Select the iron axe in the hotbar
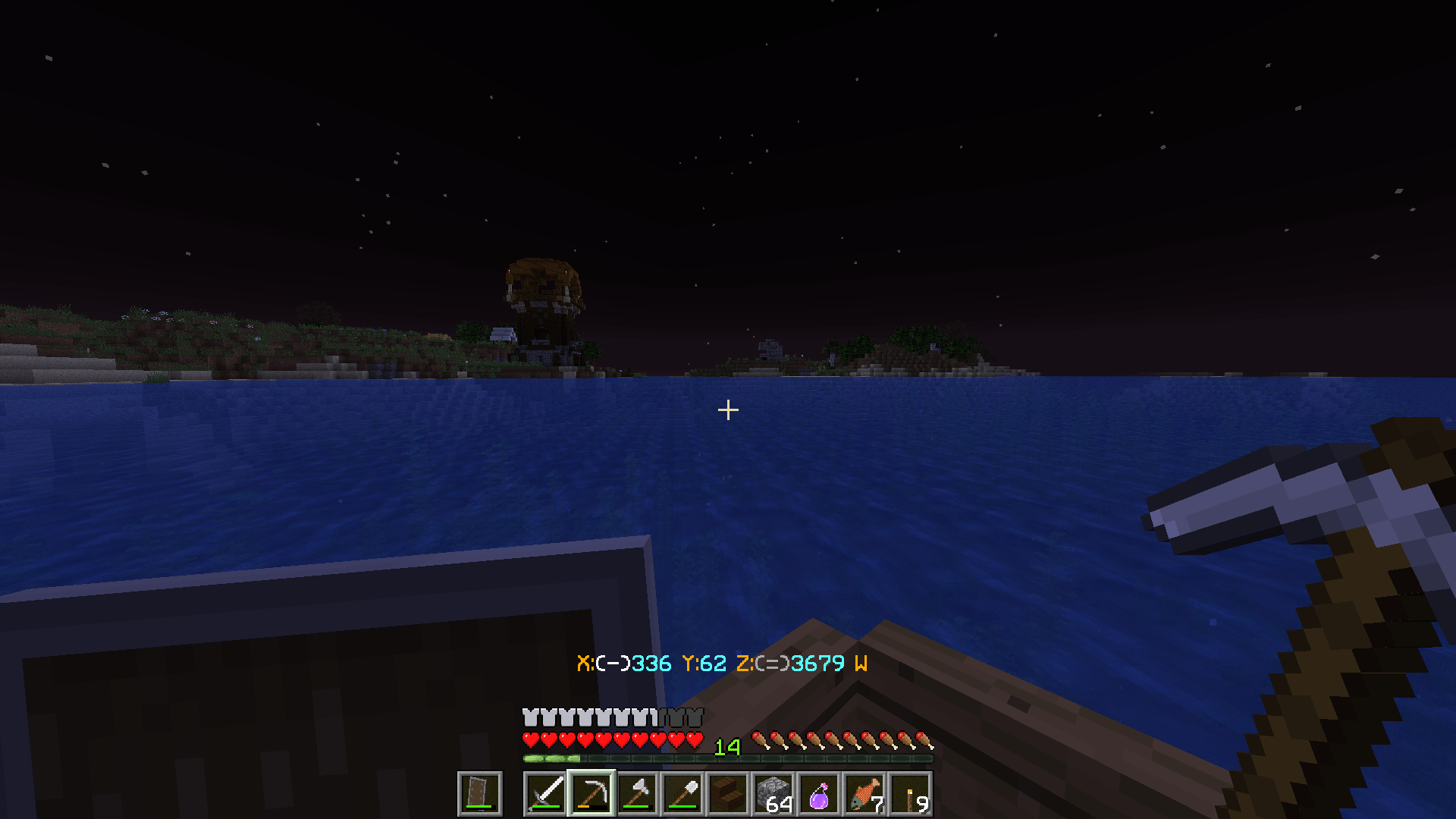The height and width of the screenshot is (819, 1456). tap(636, 793)
